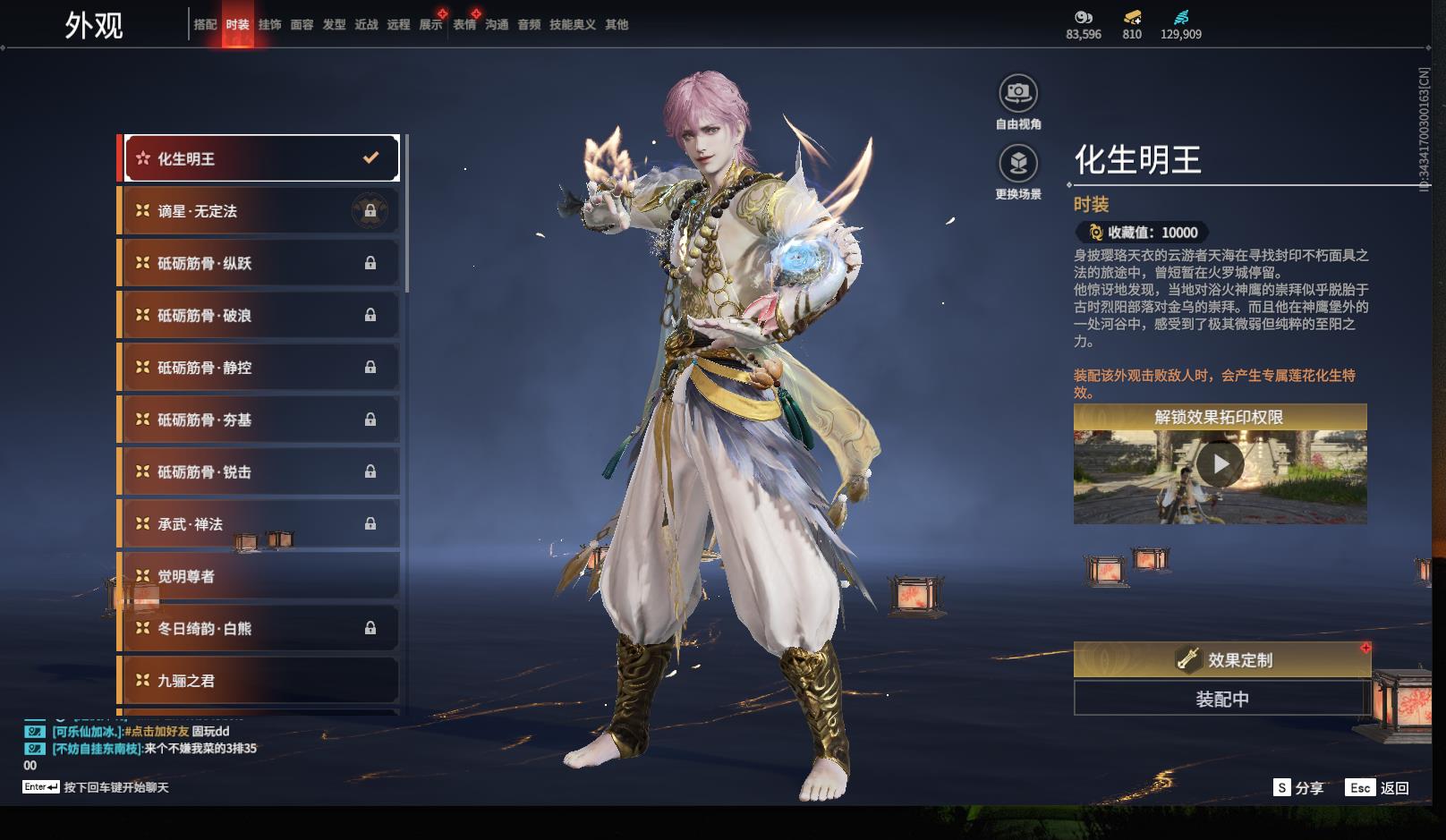1446x840 pixels.
Task: Open 效果定制 effect customization
Action: click(x=1221, y=660)
